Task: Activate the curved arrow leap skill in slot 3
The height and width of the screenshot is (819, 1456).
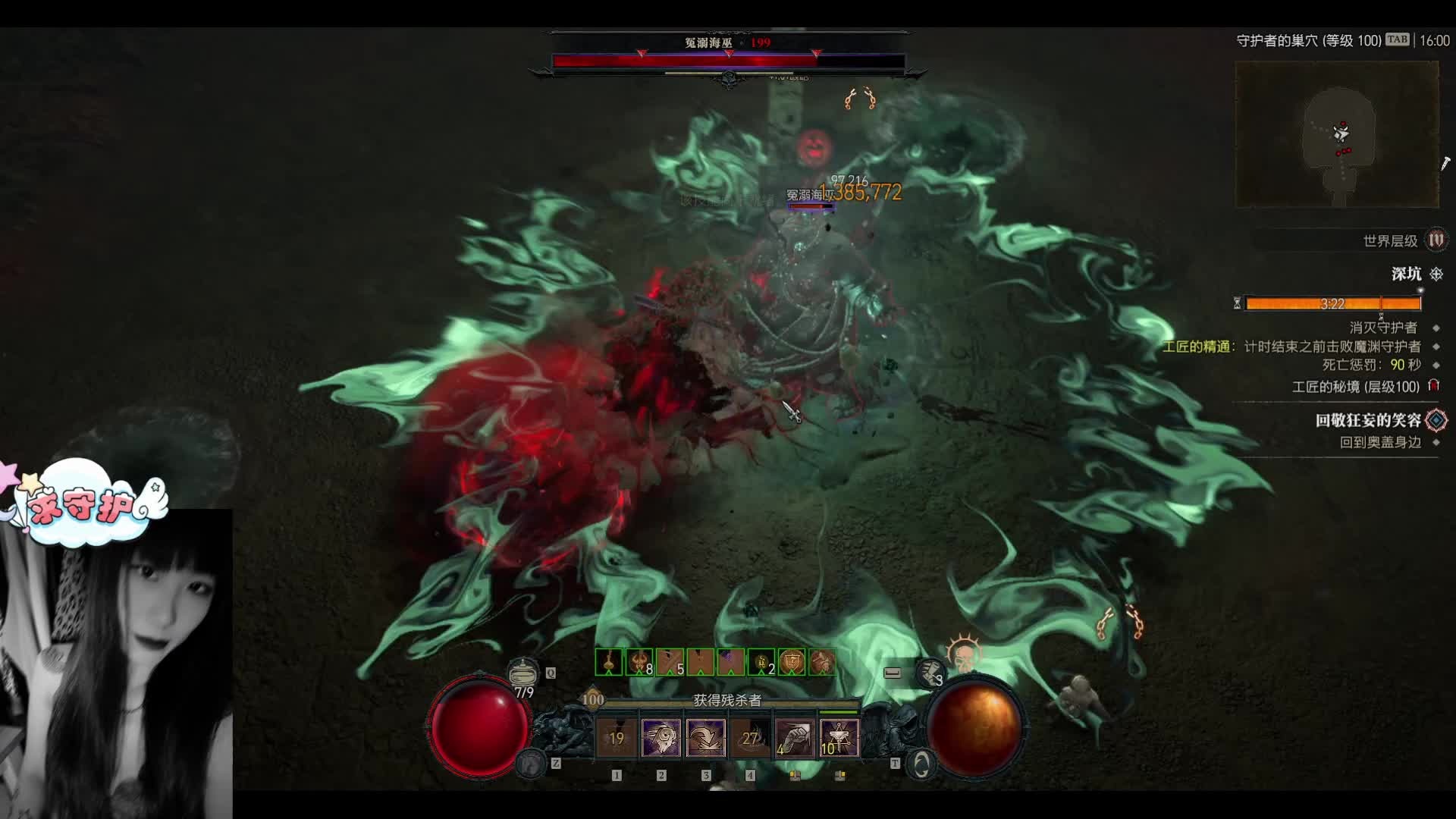Action: 705,738
